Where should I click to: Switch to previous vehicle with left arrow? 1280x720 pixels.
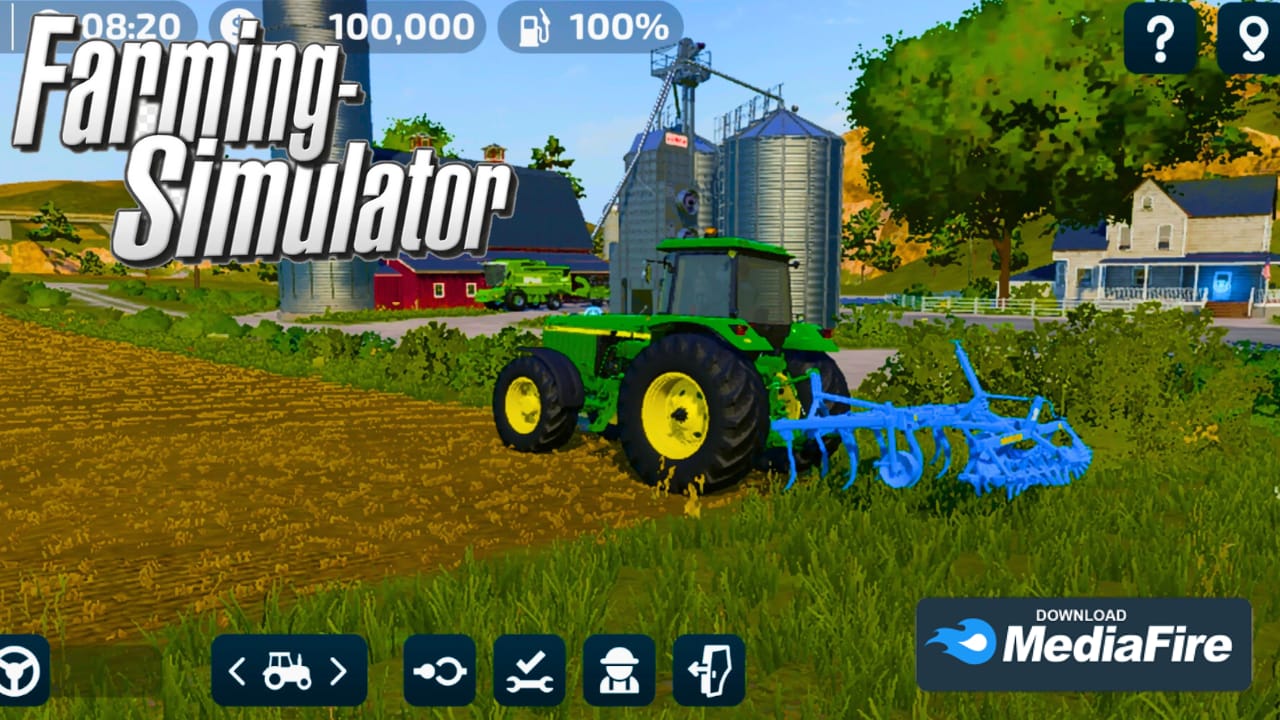point(237,671)
